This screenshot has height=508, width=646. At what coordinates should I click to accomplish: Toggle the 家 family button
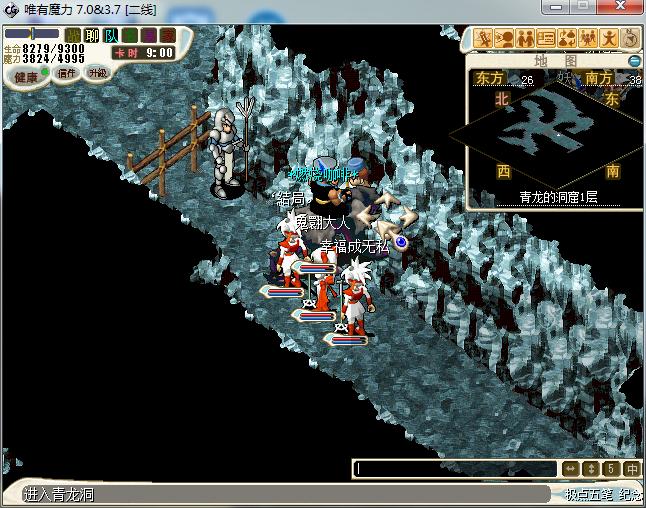coord(167,35)
